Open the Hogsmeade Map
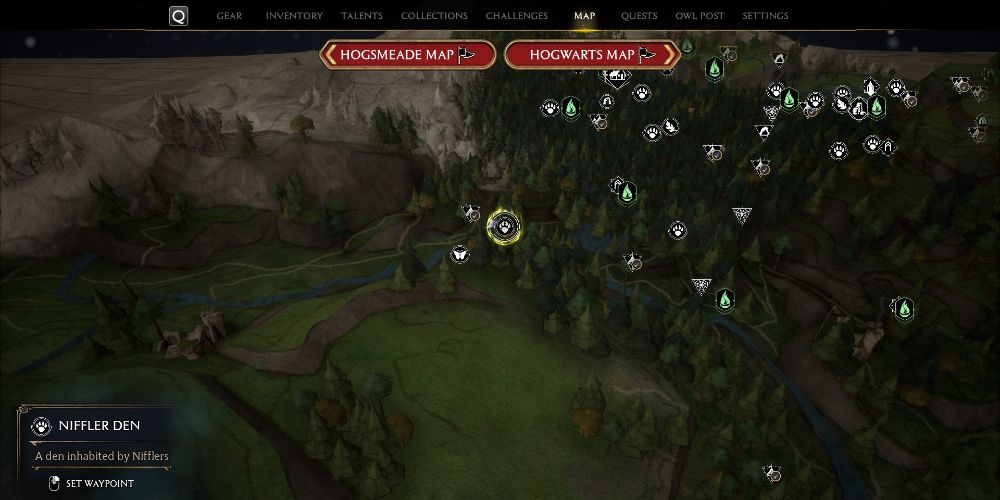The height and width of the screenshot is (500, 1000). [408, 55]
